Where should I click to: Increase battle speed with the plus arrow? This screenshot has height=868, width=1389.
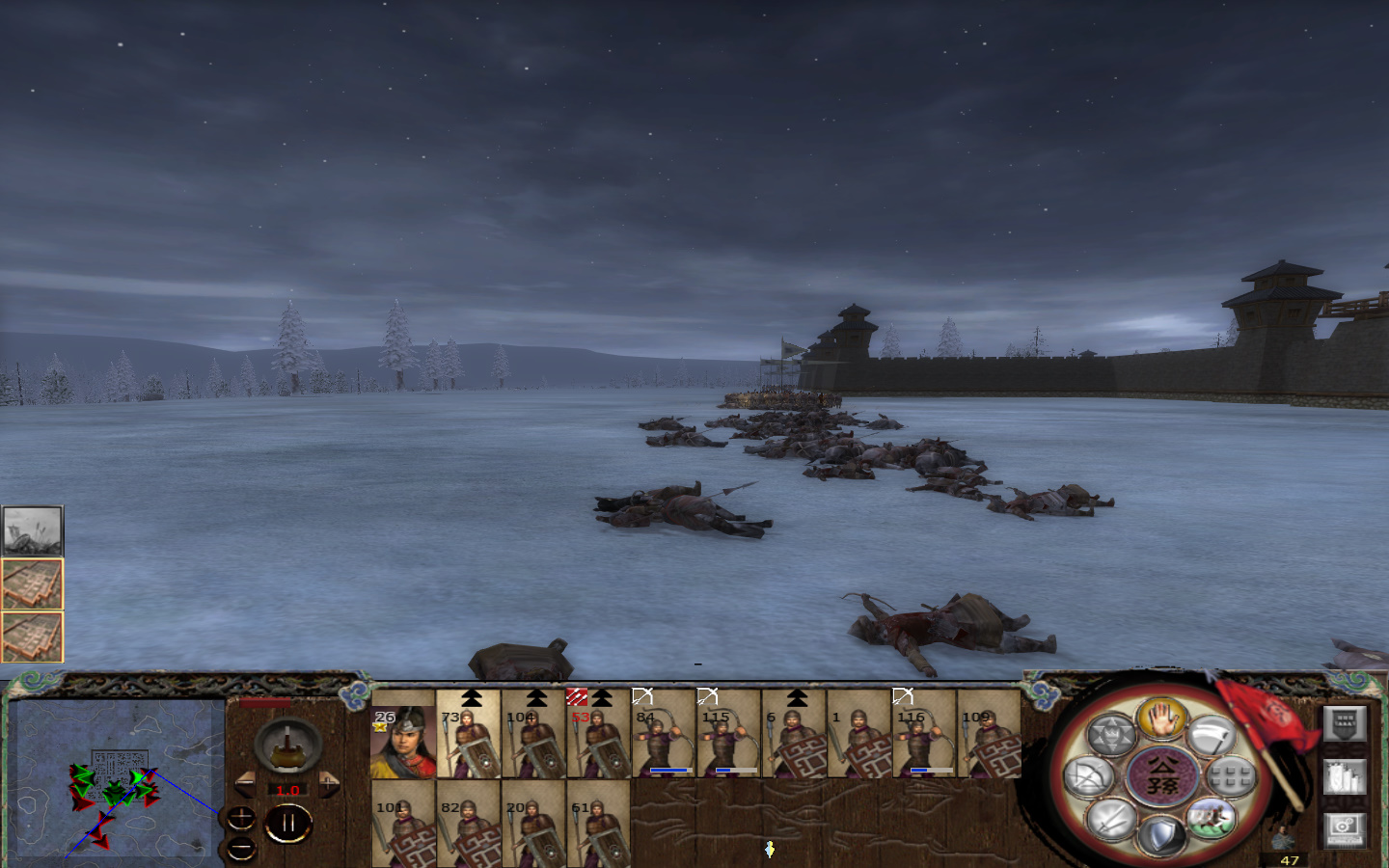coord(328,783)
